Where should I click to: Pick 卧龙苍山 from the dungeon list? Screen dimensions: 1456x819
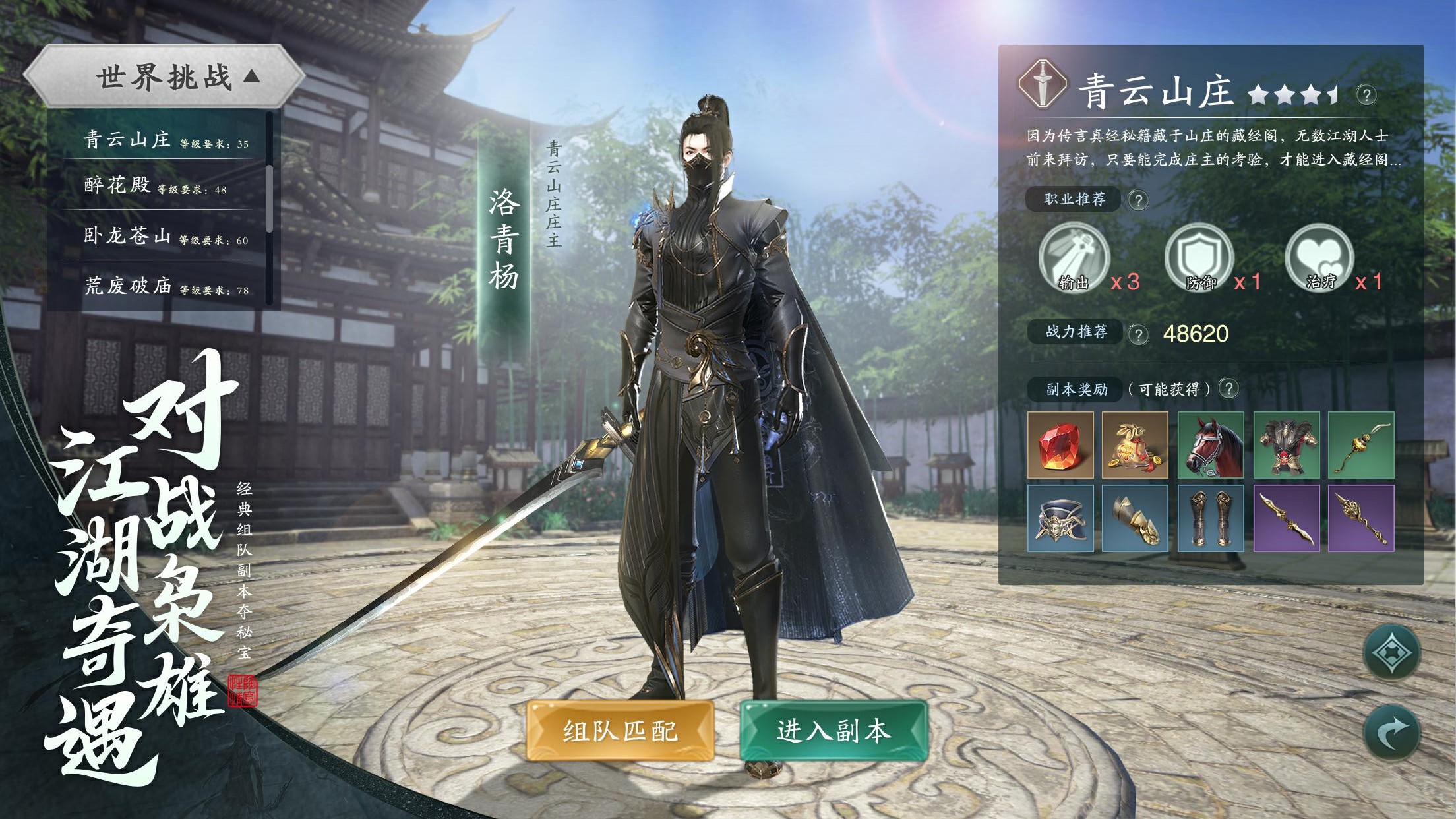[165, 236]
